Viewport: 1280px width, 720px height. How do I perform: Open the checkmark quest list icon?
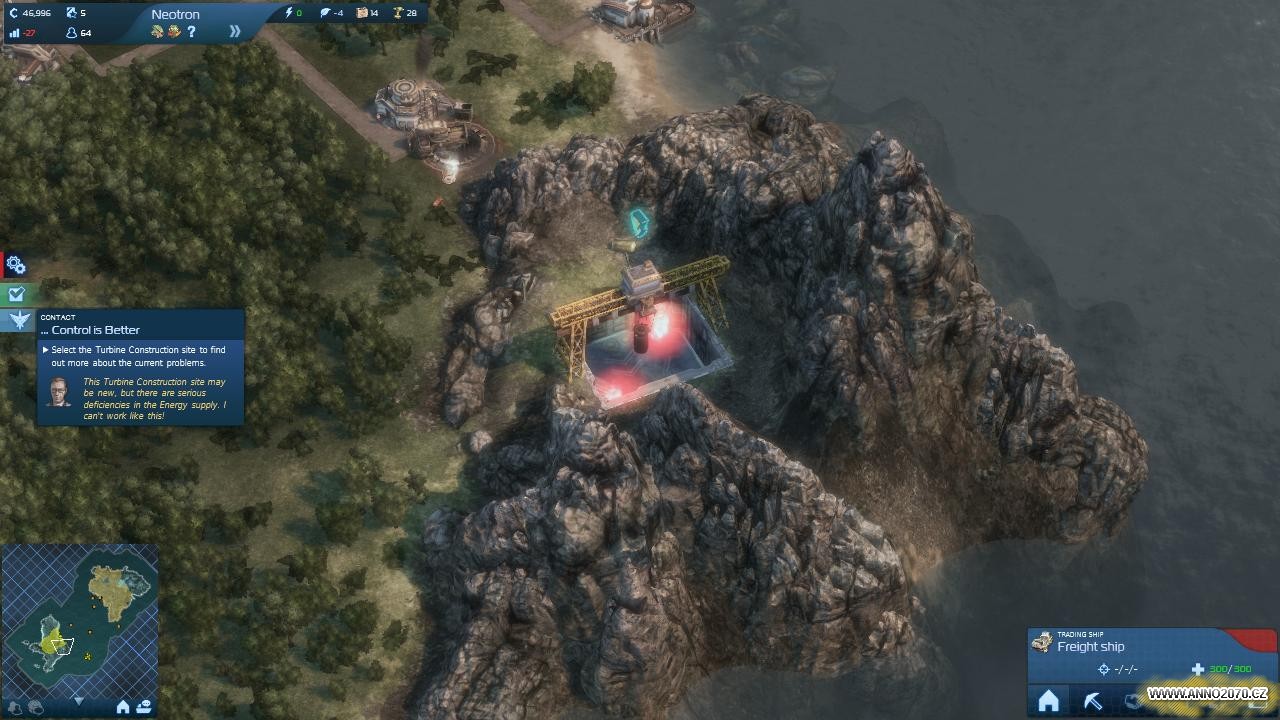click(15, 294)
